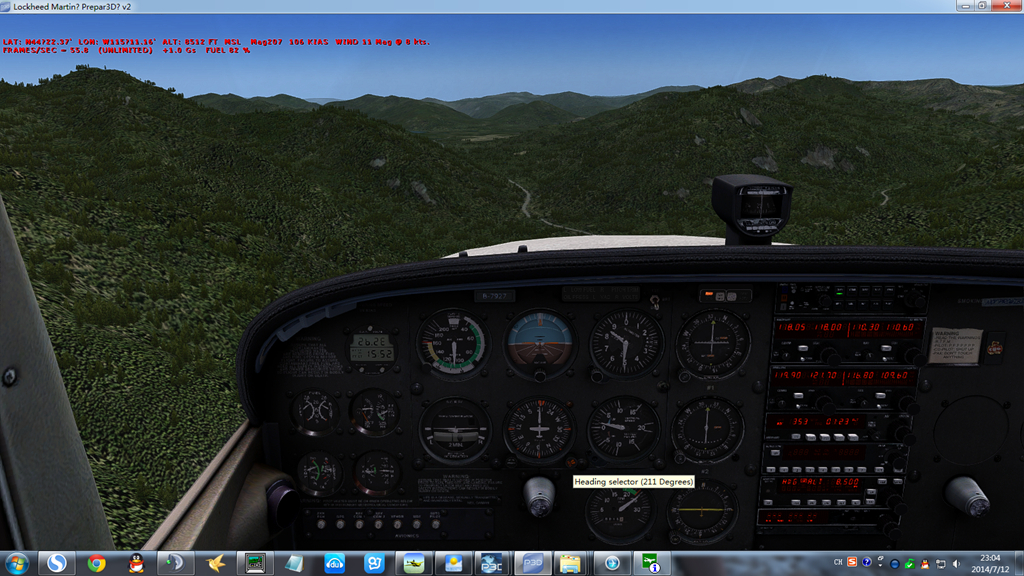Click the altimeter gauge
The width and height of the screenshot is (1024, 576).
(x=626, y=343)
